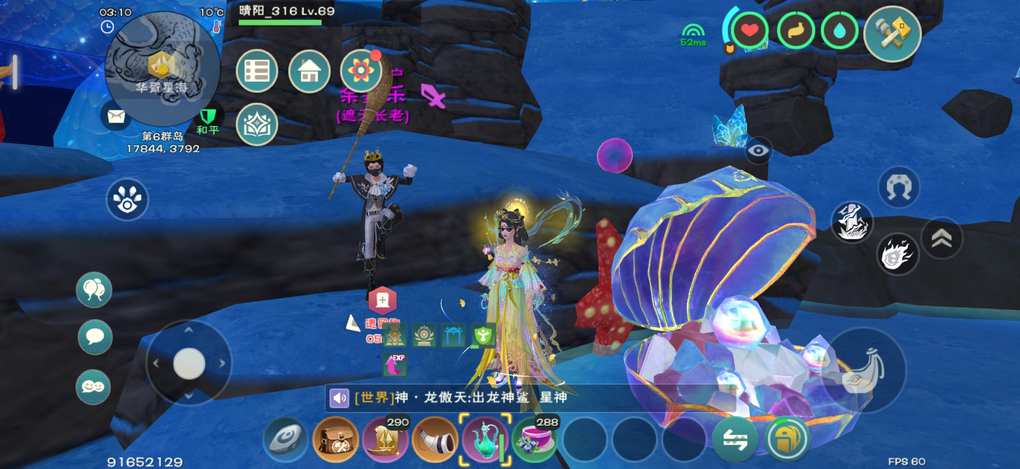Open the emoji faces button
Viewport: 1020px width, 469px height.
(x=94, y=387)
